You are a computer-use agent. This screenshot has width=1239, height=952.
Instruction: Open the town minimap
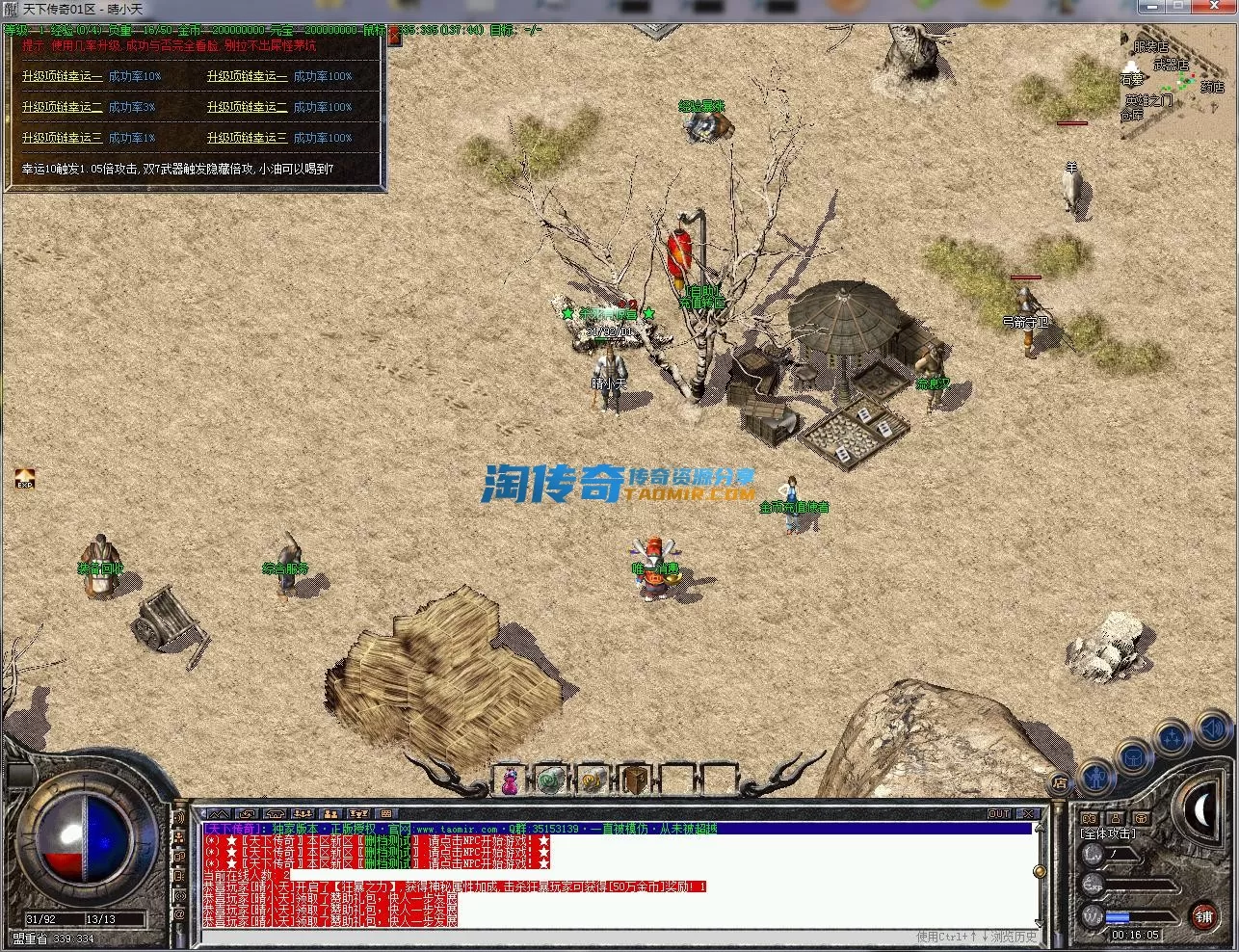coord(1177,75)
